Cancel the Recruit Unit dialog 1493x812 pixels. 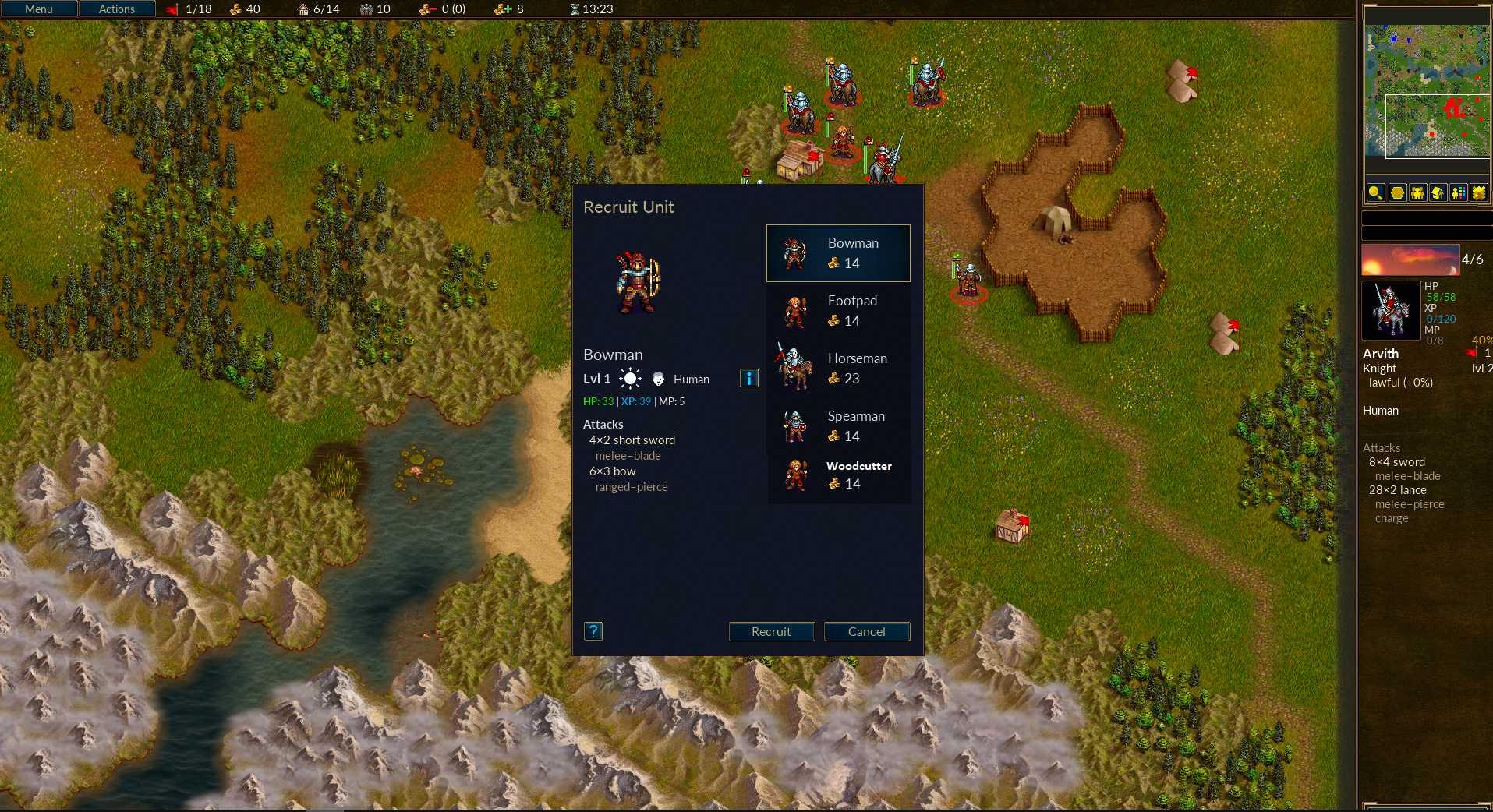pos(866,631)
